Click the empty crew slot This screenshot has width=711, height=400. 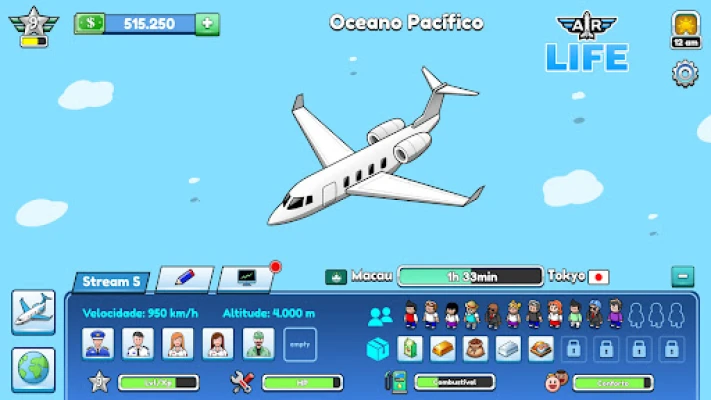(299, 343)
